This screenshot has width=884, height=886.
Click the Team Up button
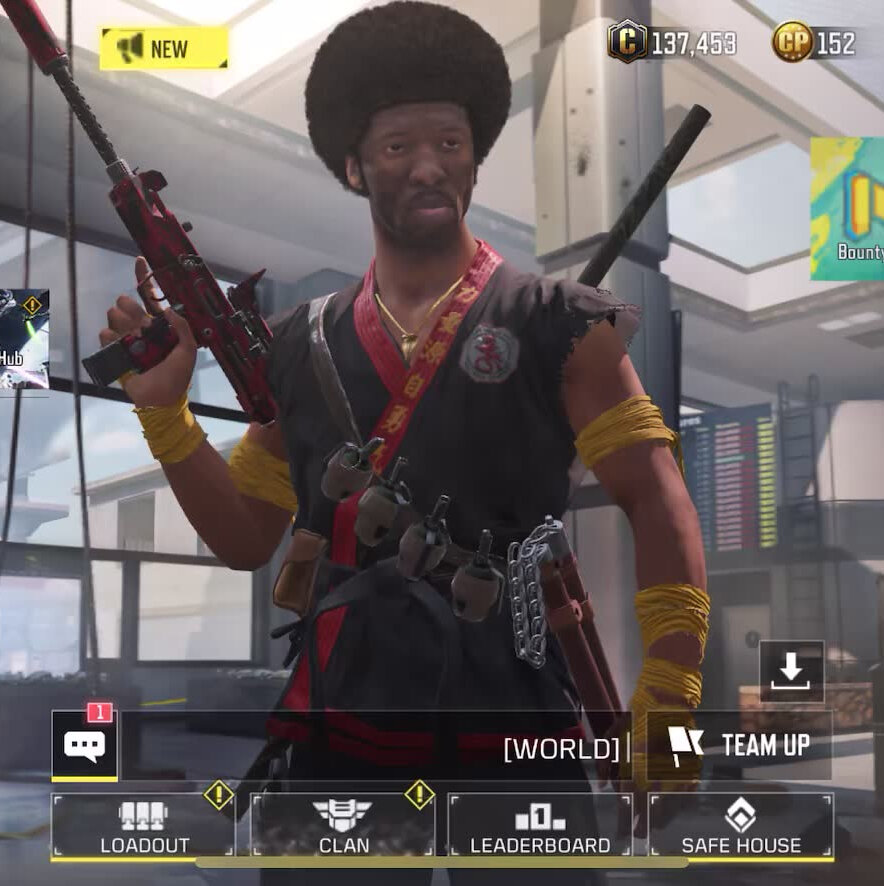point(739,745)
